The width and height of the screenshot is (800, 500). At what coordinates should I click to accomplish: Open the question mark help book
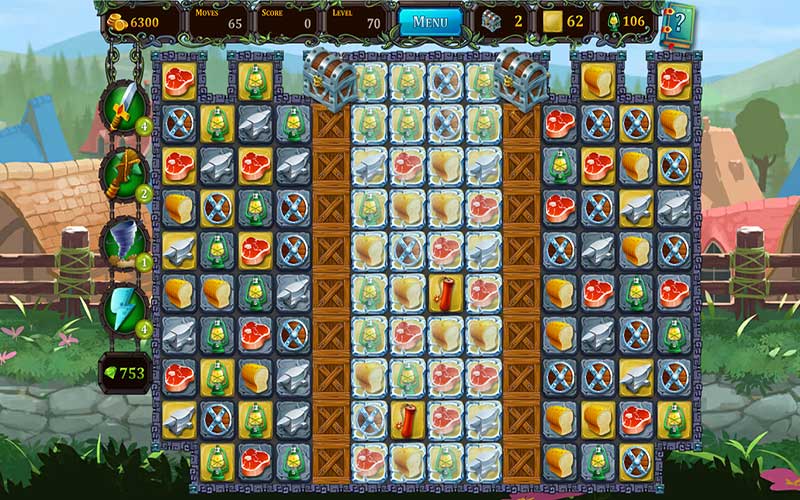679,22
